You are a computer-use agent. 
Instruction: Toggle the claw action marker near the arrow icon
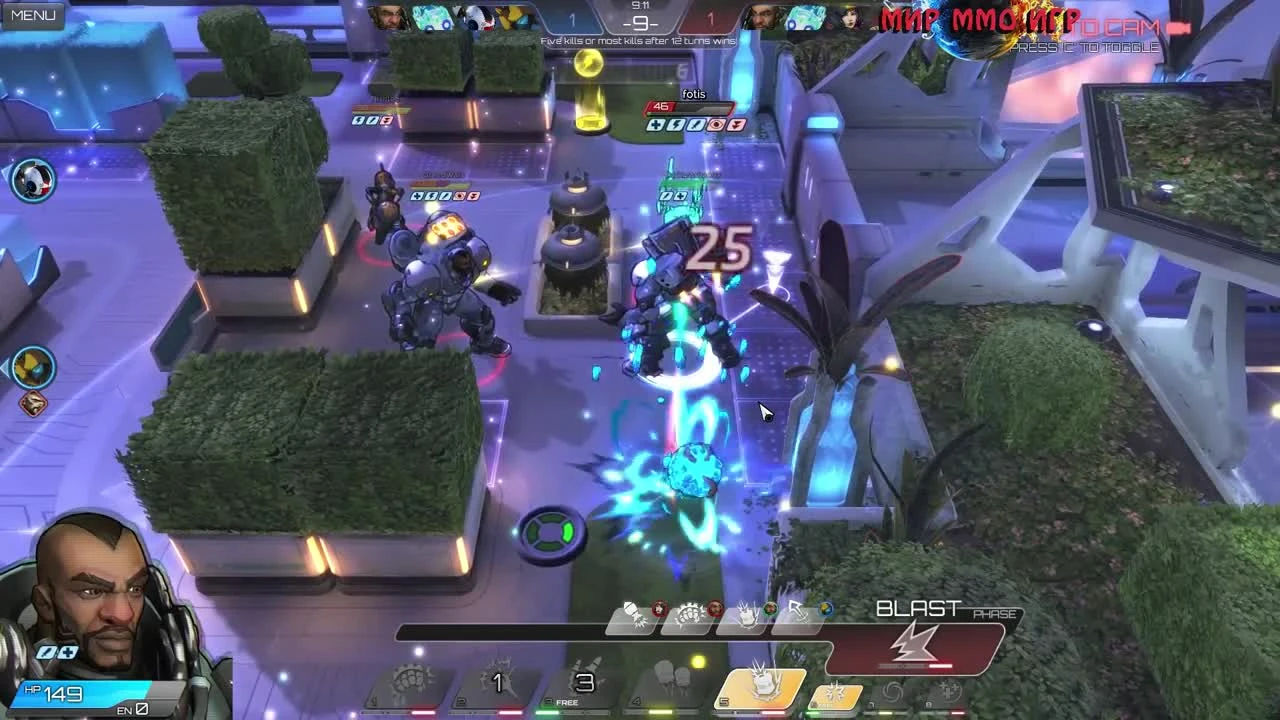point(749,613)
